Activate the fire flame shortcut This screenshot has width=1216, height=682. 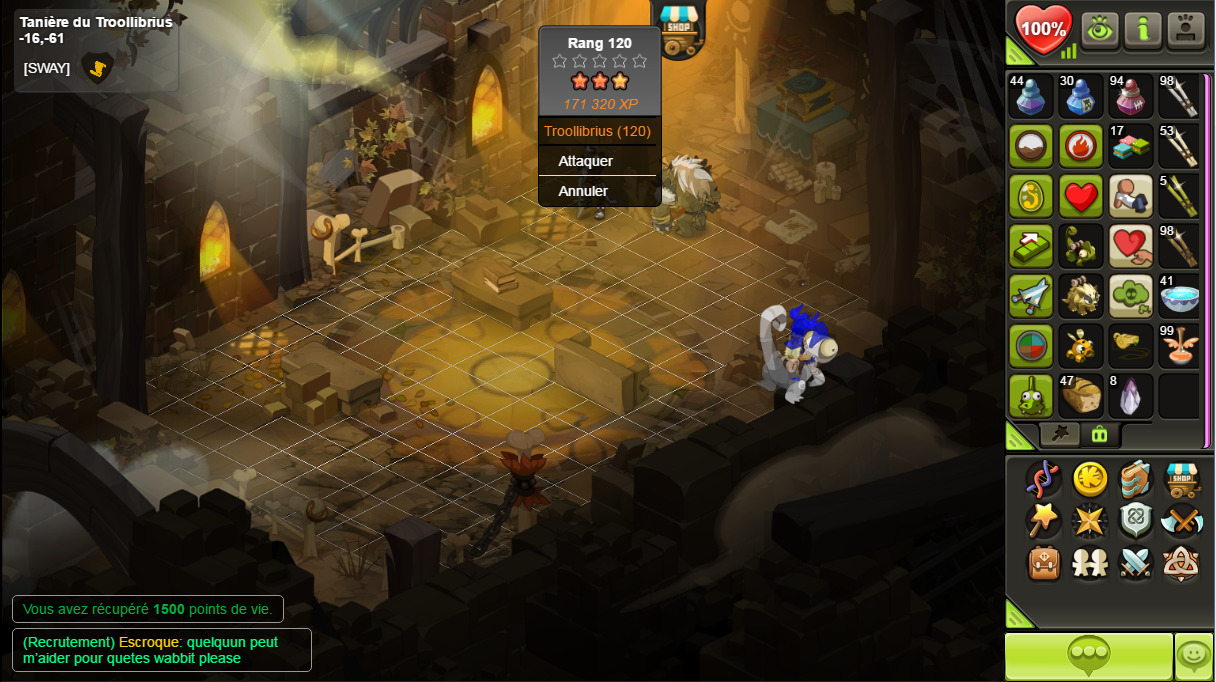(1081, 146)
